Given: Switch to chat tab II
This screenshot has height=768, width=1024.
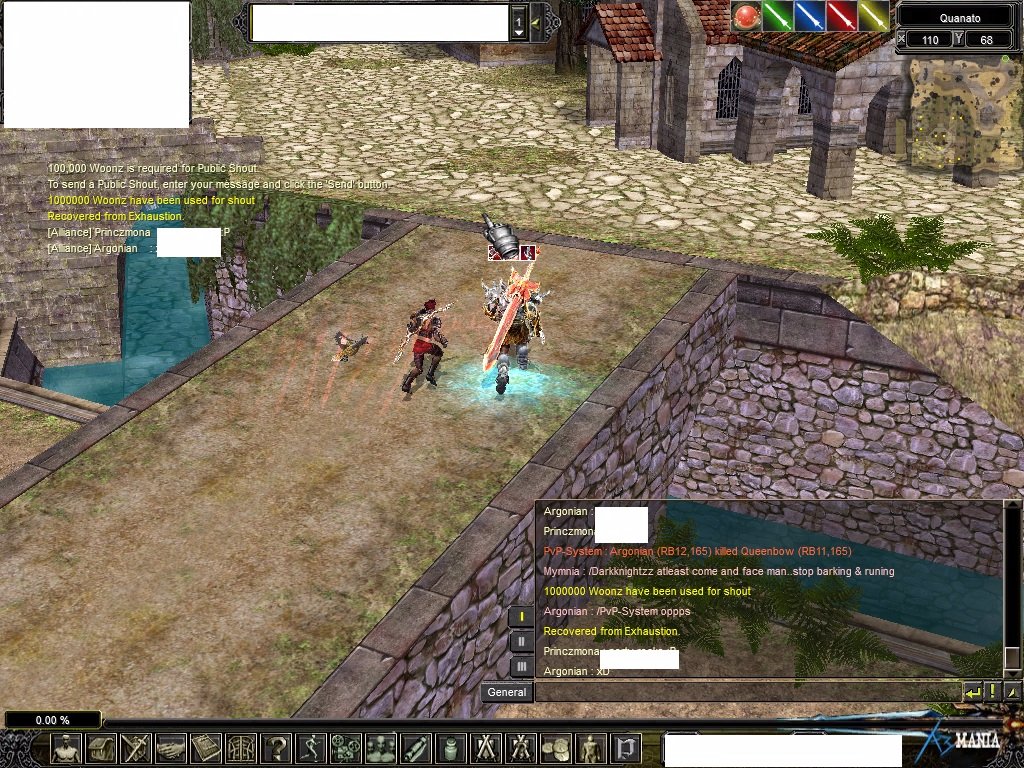Looking at the screenshot, I should [x=521, y=641].
